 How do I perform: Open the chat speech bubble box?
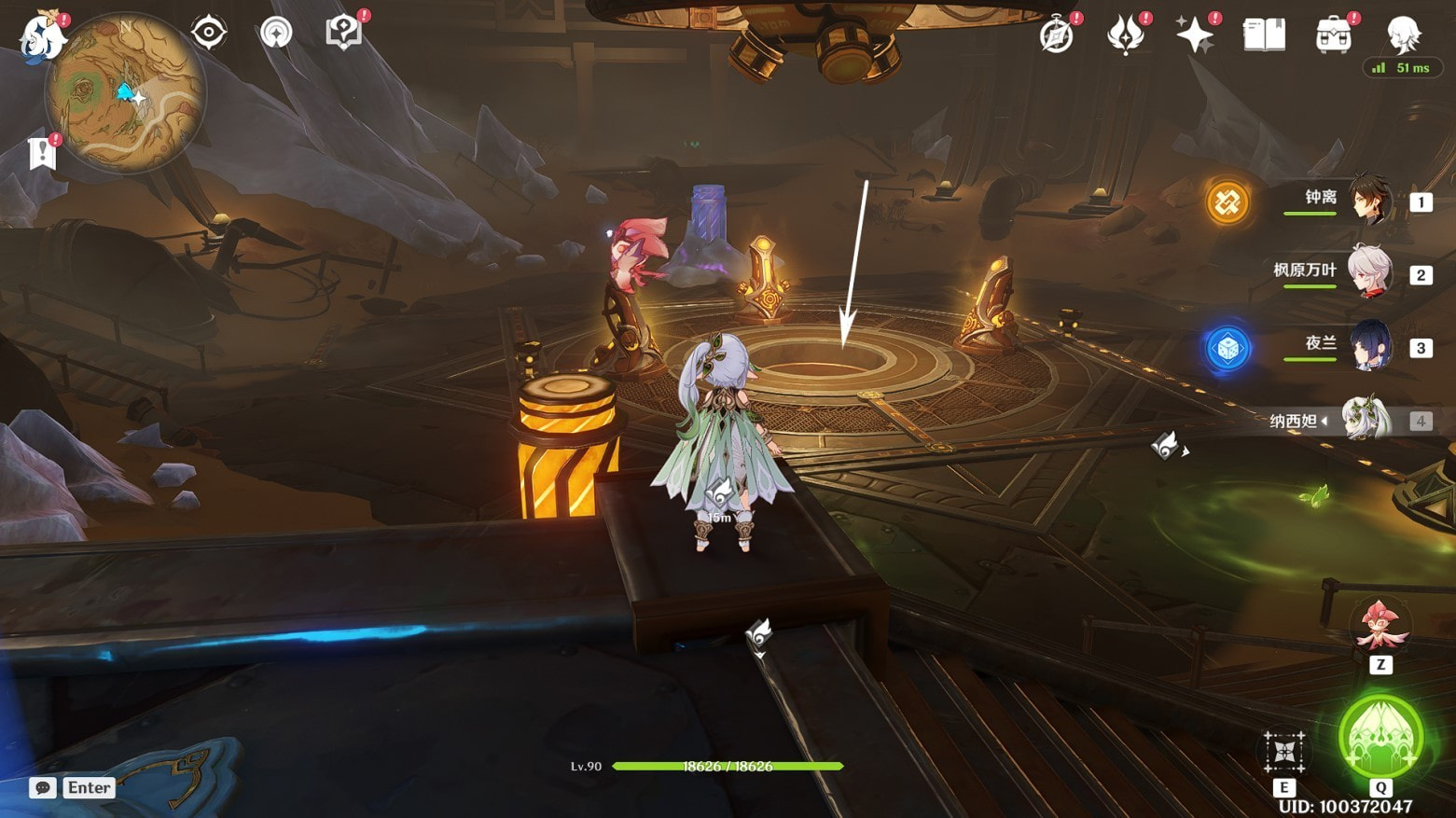(43, 788)
